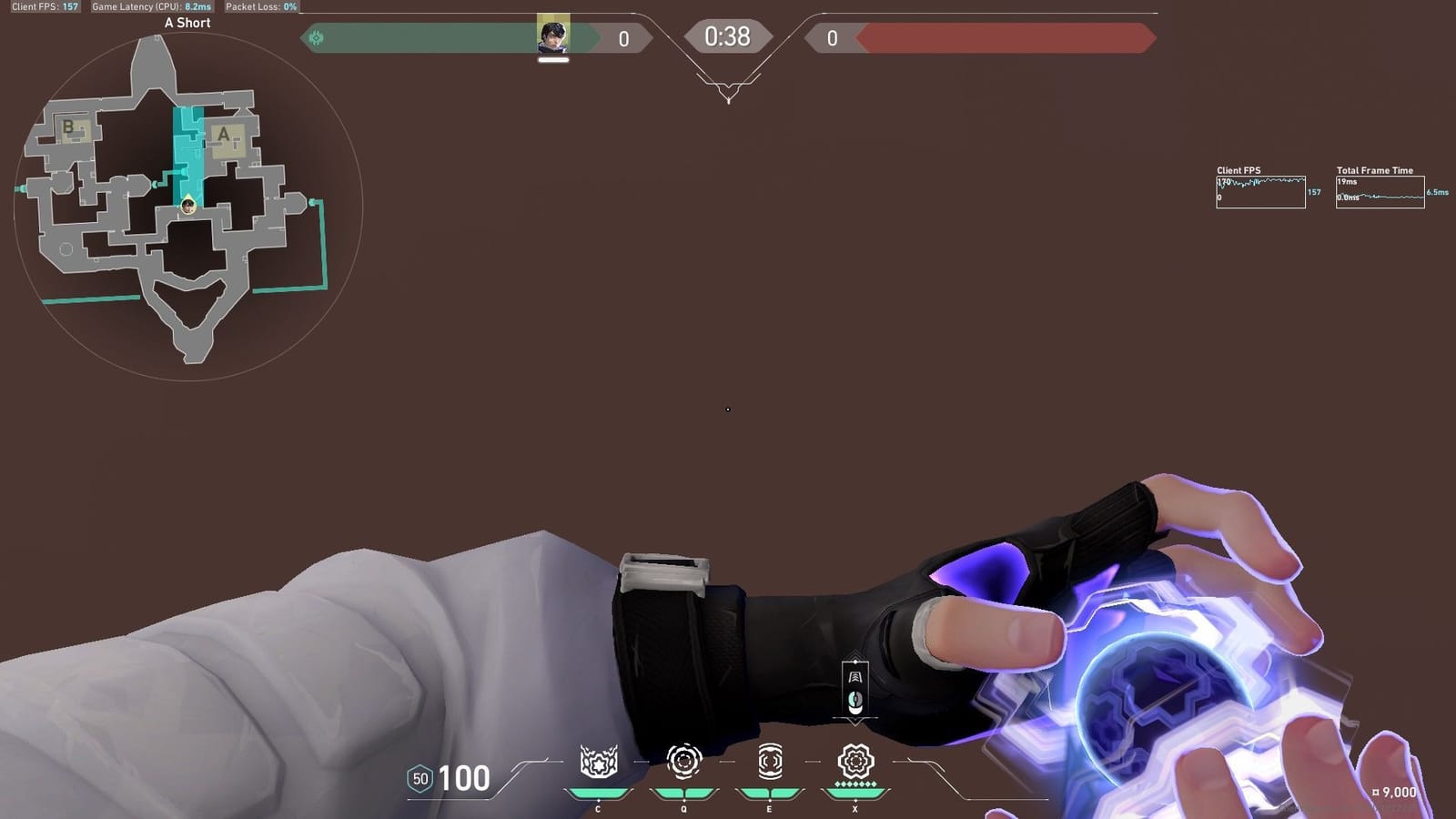Image resolution: width=1456 pixels, height=819 pixels.
Task: Click the credits icon next to 9,000
Action: point(1374,792)
